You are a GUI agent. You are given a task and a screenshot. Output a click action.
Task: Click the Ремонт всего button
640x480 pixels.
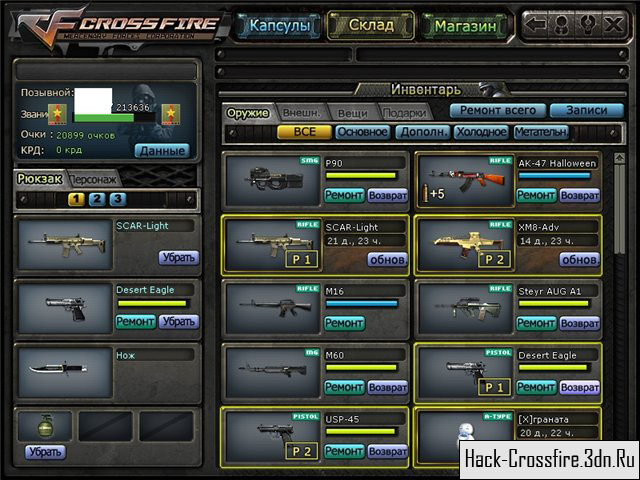pyautogui.click(x=496, y=110)
